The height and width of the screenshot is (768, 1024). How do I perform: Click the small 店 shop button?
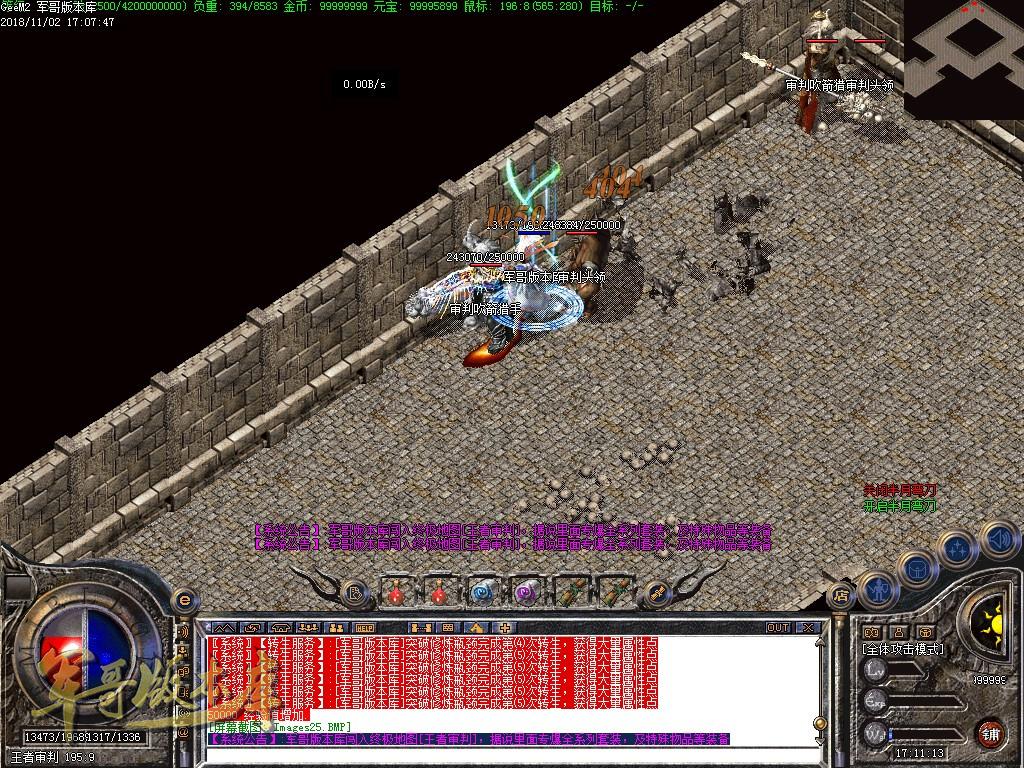(x=841, y=597)
